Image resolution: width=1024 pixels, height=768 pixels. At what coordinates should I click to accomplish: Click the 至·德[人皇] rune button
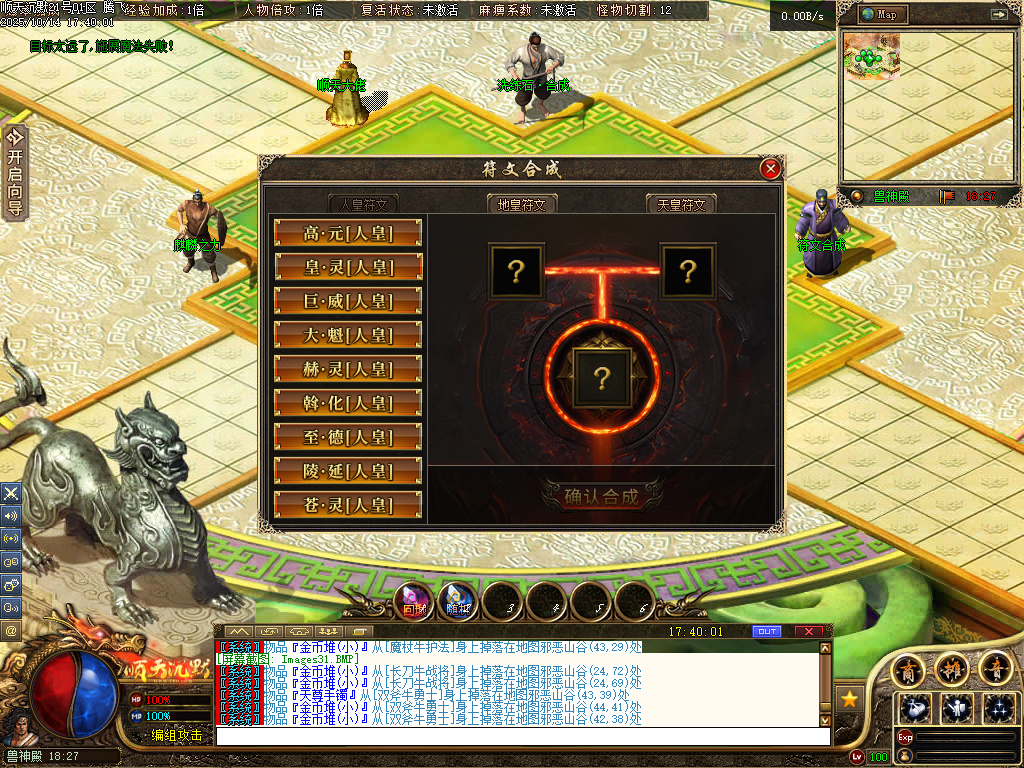click(x=348, y=438)
